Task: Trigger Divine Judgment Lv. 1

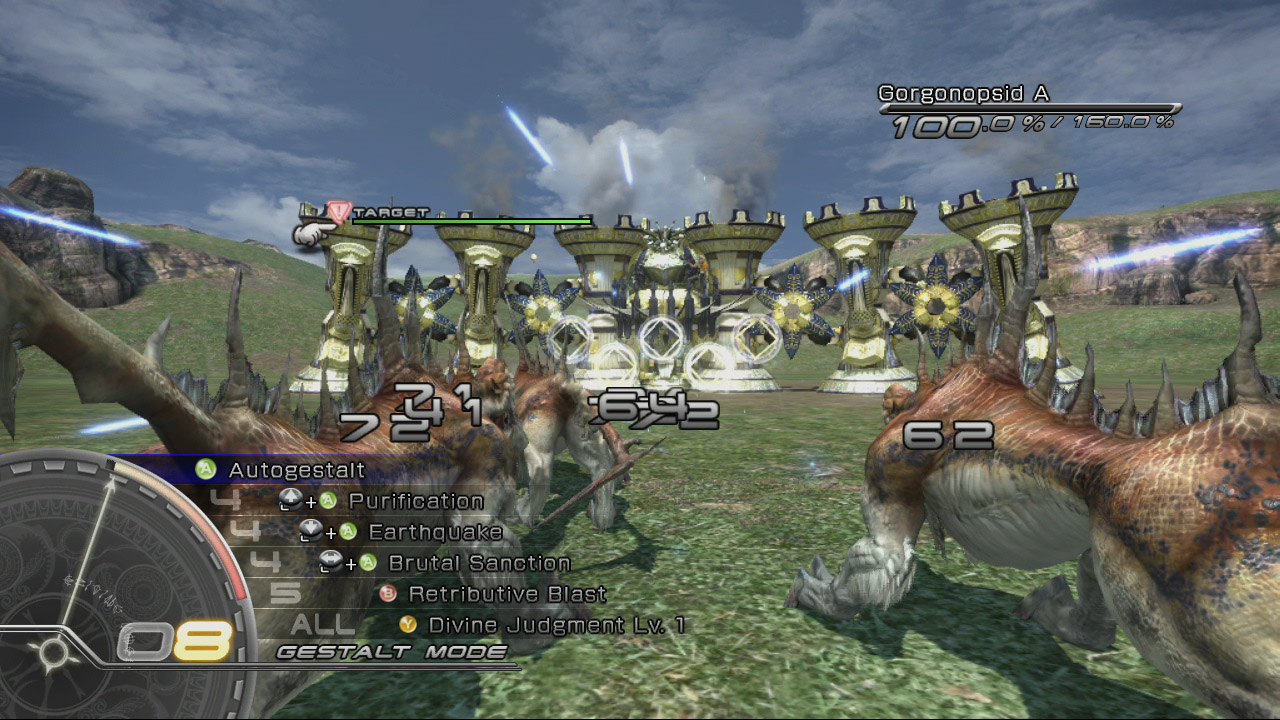Action: pyautogui.click(x=556, y=625)
